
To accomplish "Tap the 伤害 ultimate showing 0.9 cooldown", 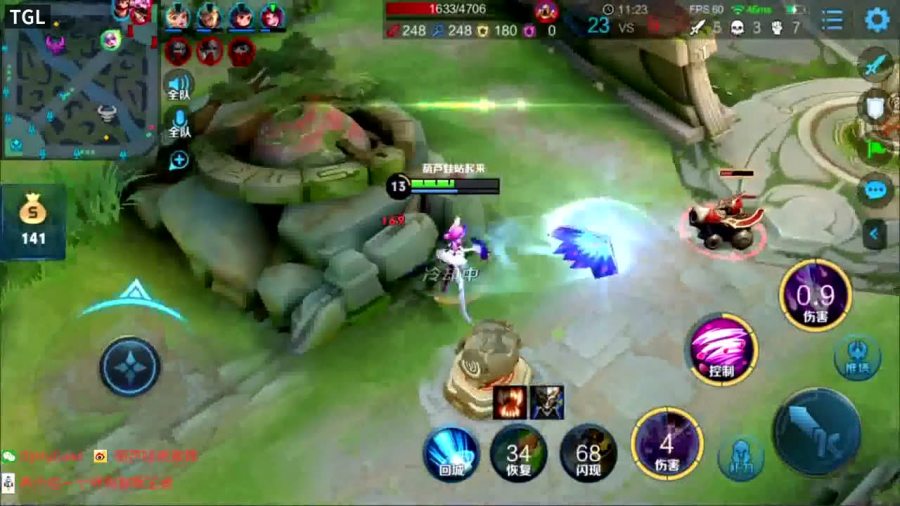I will pyautogui.click(x=815, y=295).
